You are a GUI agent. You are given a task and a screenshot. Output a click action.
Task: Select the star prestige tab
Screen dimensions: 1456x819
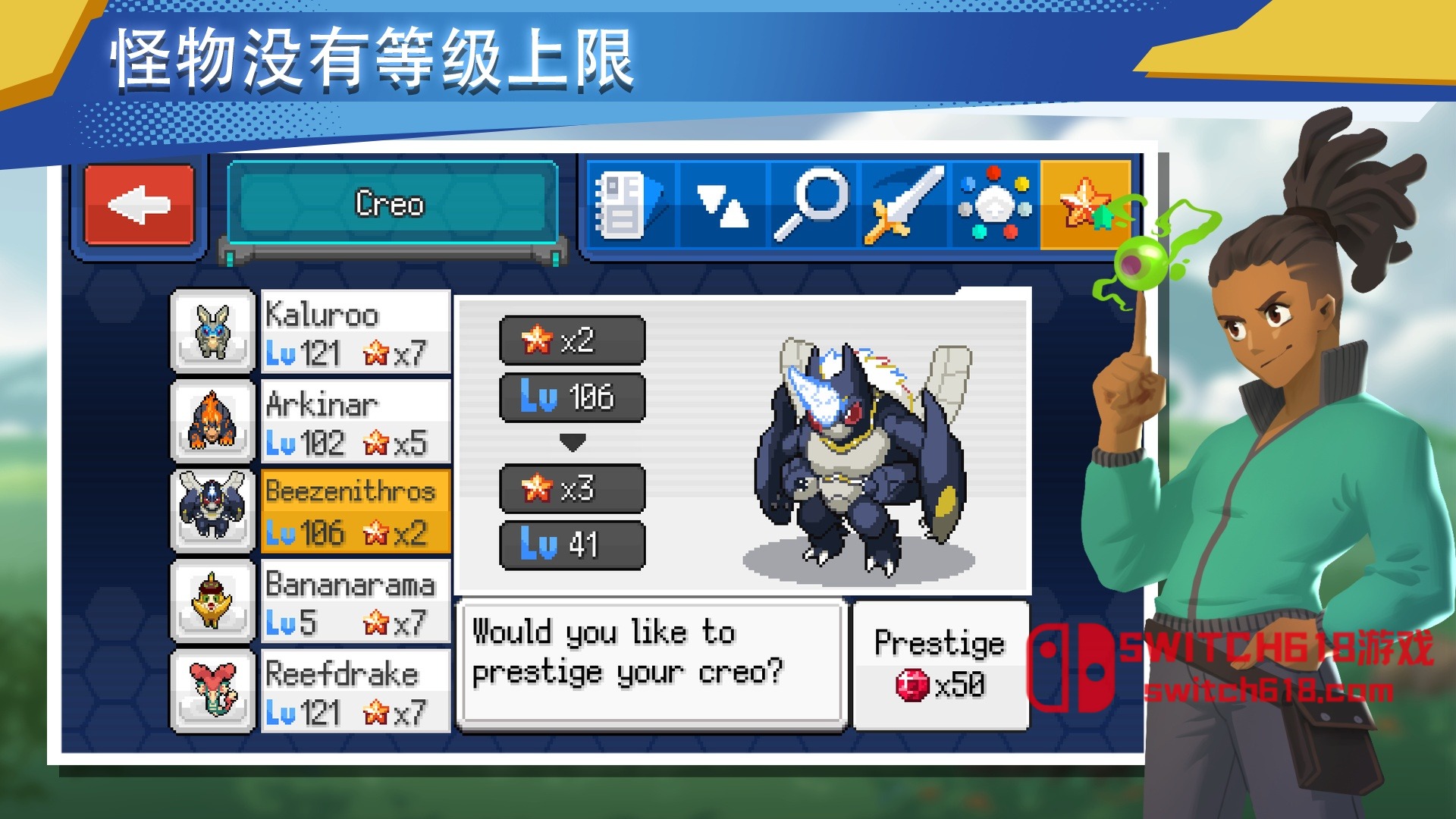pos(1084,205)
